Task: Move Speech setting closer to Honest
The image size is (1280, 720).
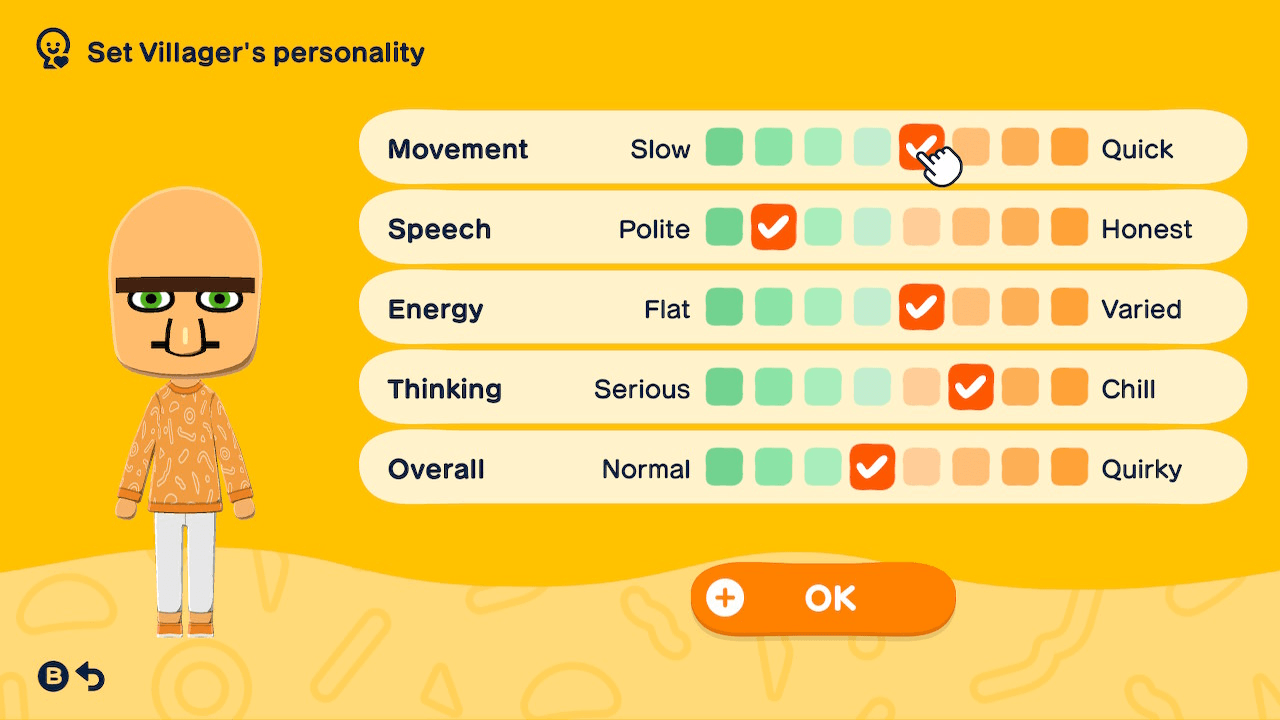Action: pos(823,227)
